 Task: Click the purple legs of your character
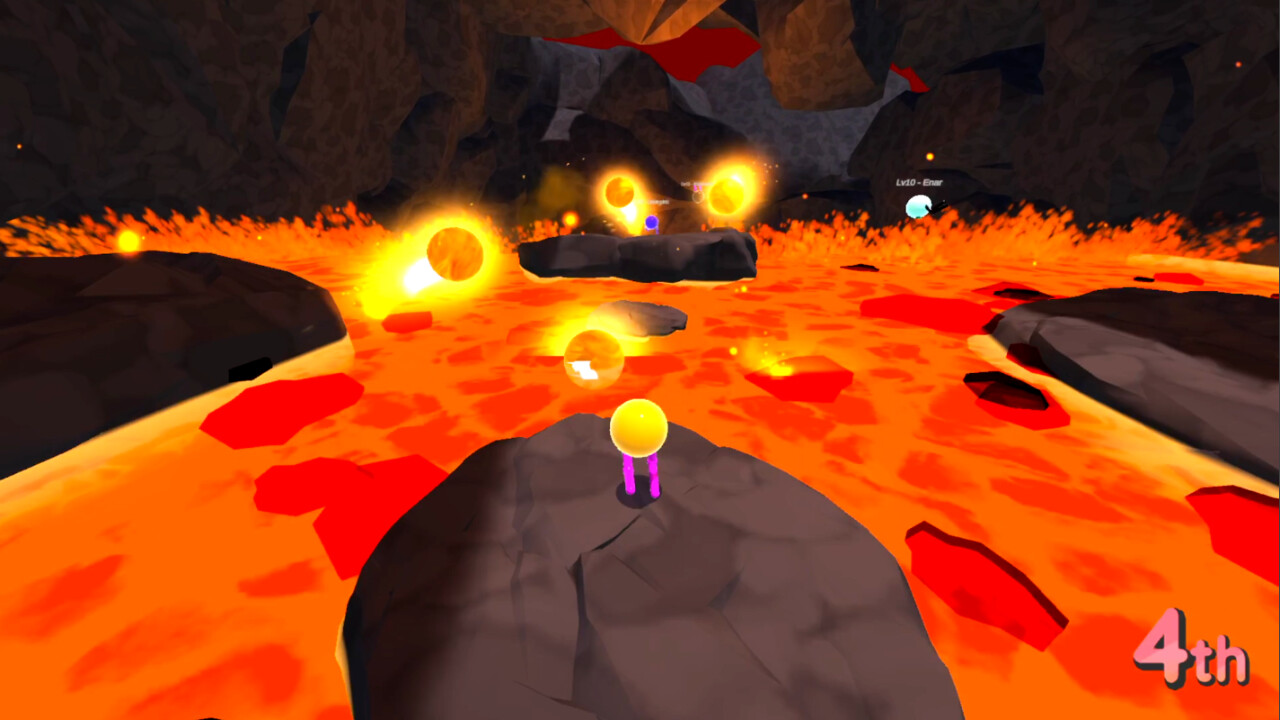(x=638, y=472)
